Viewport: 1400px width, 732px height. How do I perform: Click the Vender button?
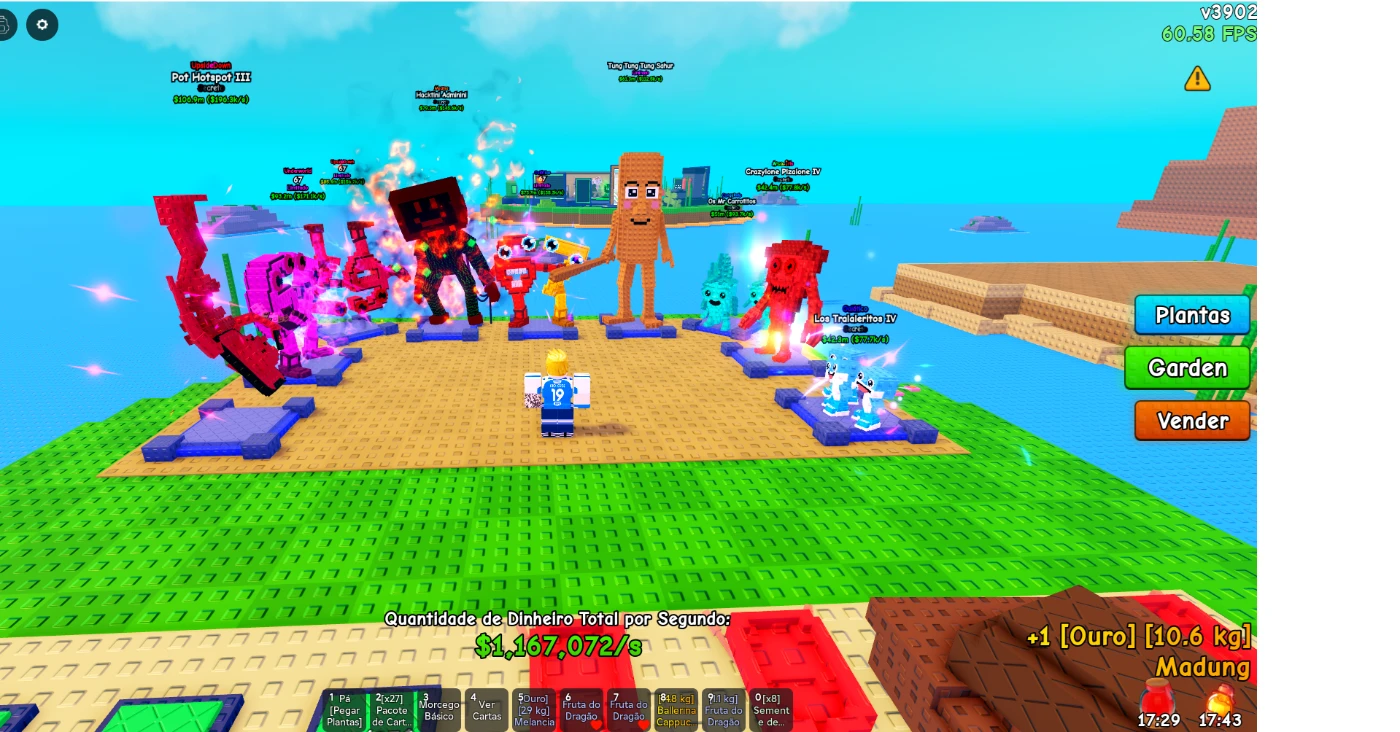pos(1192,421)
